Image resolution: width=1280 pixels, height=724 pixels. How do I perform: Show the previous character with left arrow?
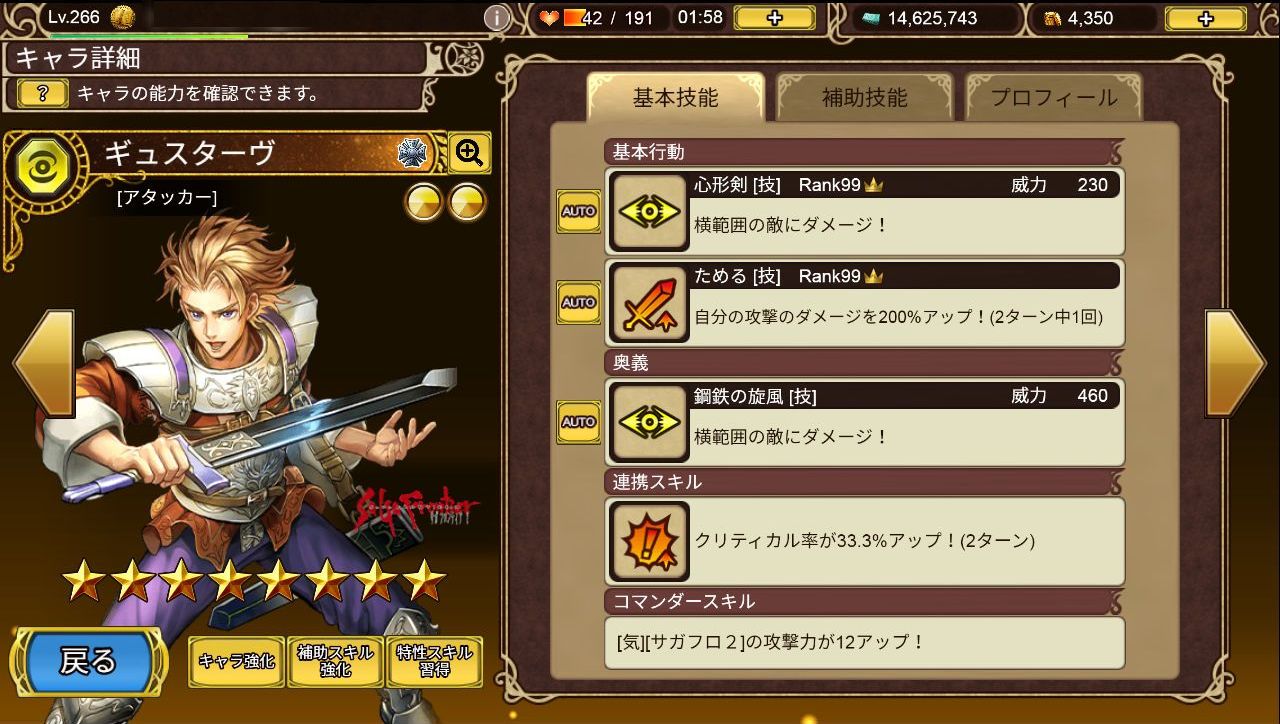click(43, 363)
